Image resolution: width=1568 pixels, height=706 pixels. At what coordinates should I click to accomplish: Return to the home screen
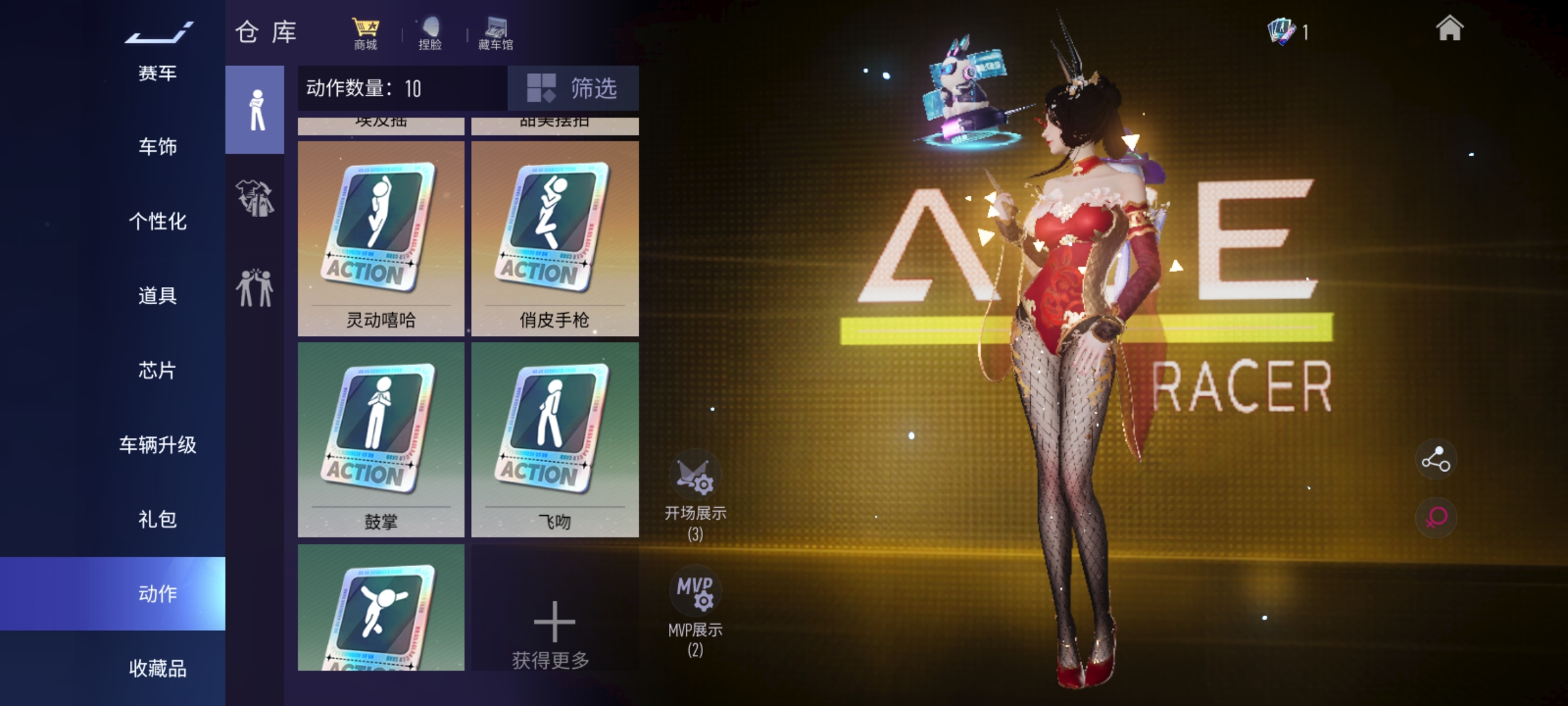tap(1449, 29)
